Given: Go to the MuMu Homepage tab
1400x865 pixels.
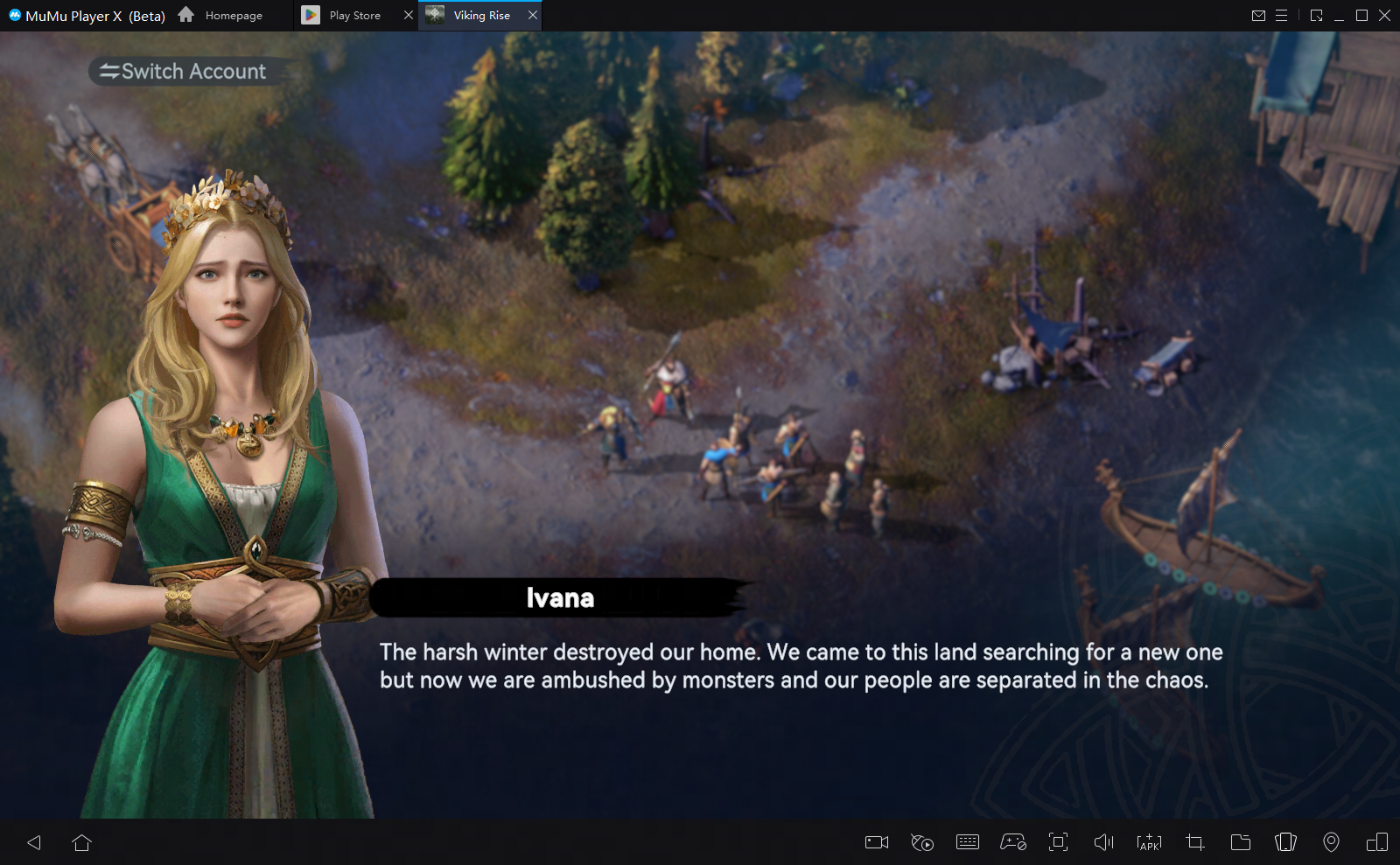Looking at the screenshot, I should (x=231, y=15).
